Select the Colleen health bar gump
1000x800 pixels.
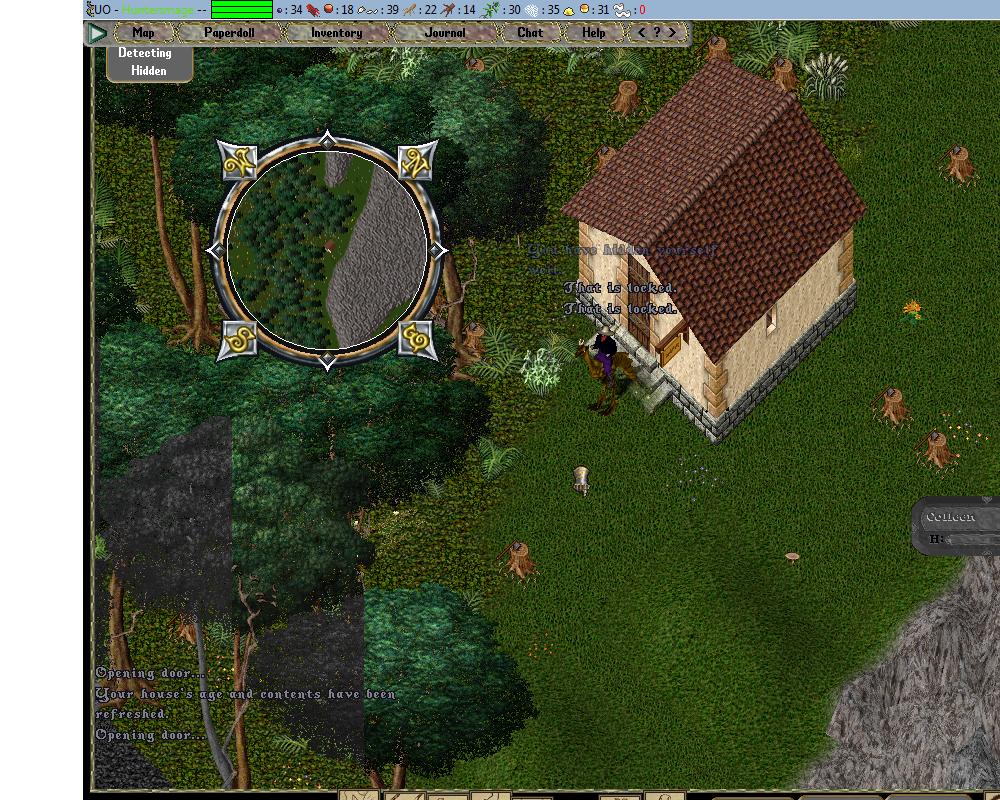tap(957, 527)
